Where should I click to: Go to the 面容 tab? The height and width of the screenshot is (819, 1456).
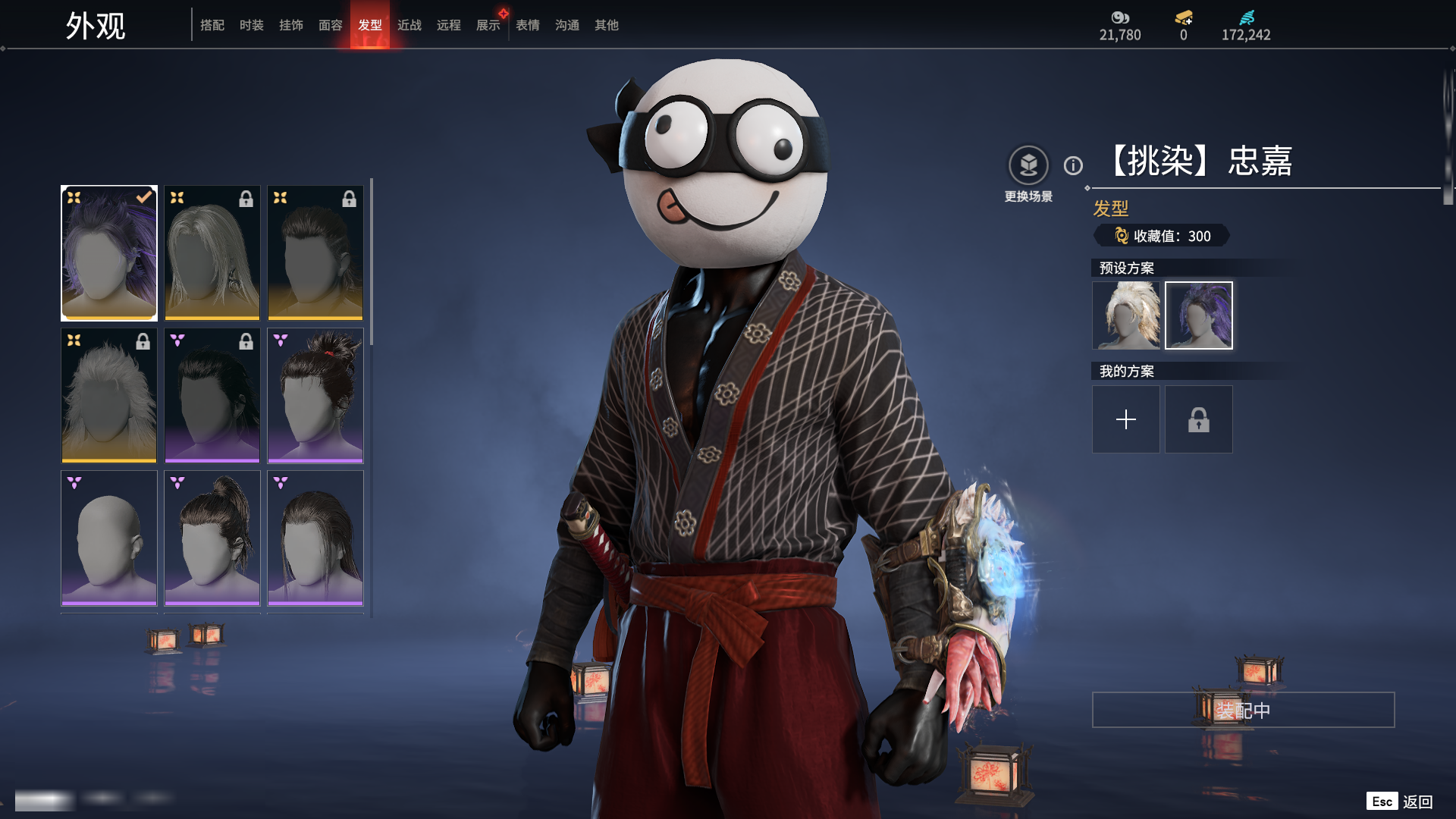[x=331, y=25]
